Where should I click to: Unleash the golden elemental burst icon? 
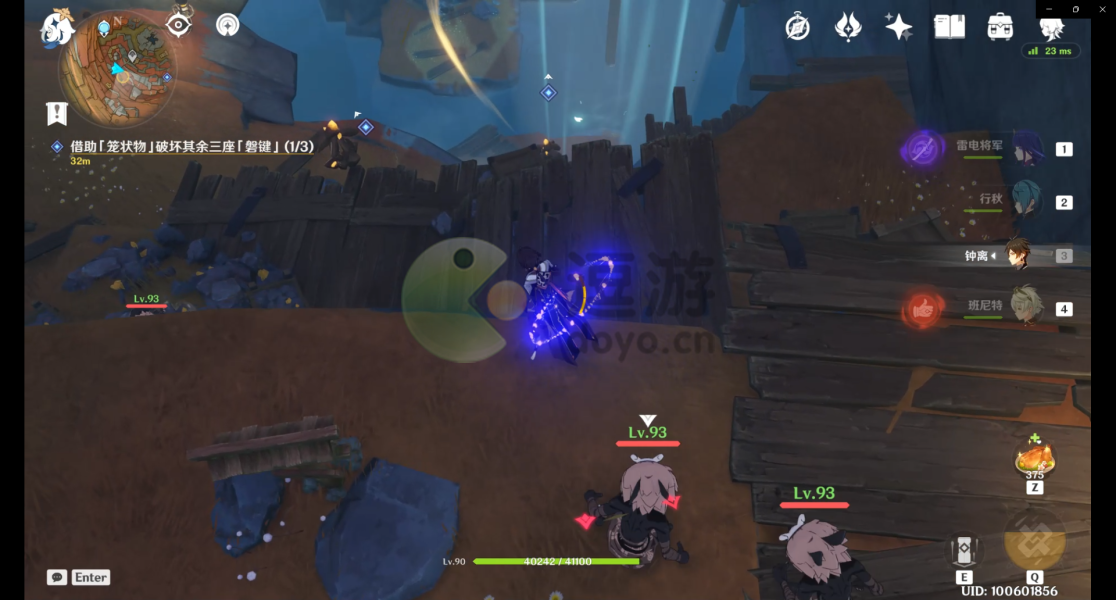(x=1034, y=543)
